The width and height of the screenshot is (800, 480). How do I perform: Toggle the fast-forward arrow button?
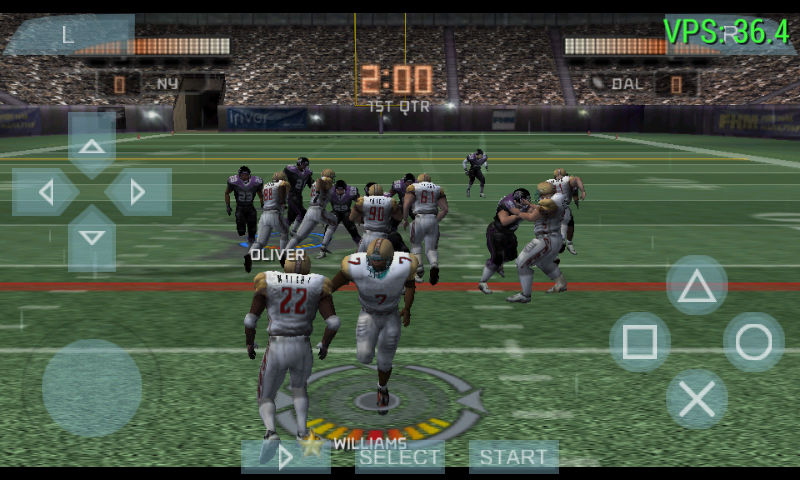pos(286,457)
